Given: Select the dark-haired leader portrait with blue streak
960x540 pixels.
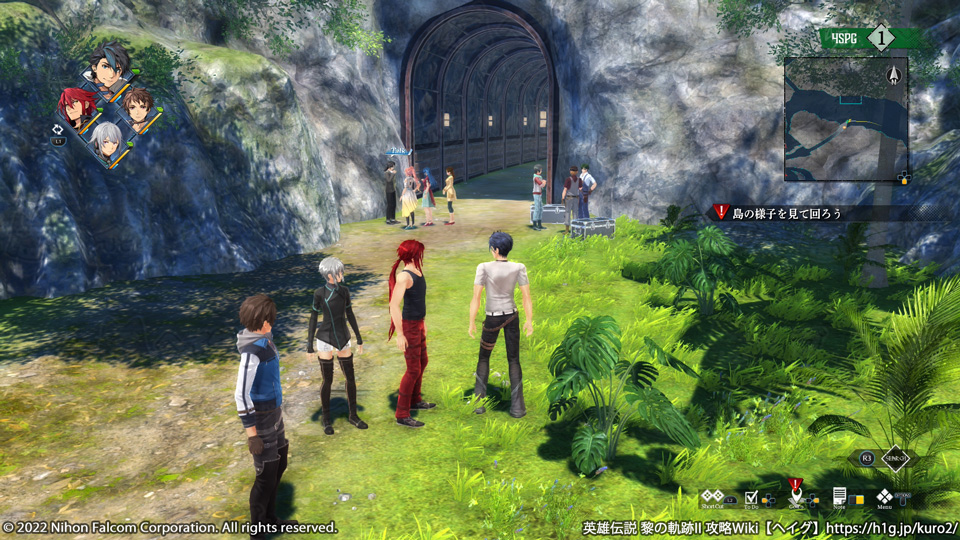Looking at the screenshot, I should pos(108,68).
